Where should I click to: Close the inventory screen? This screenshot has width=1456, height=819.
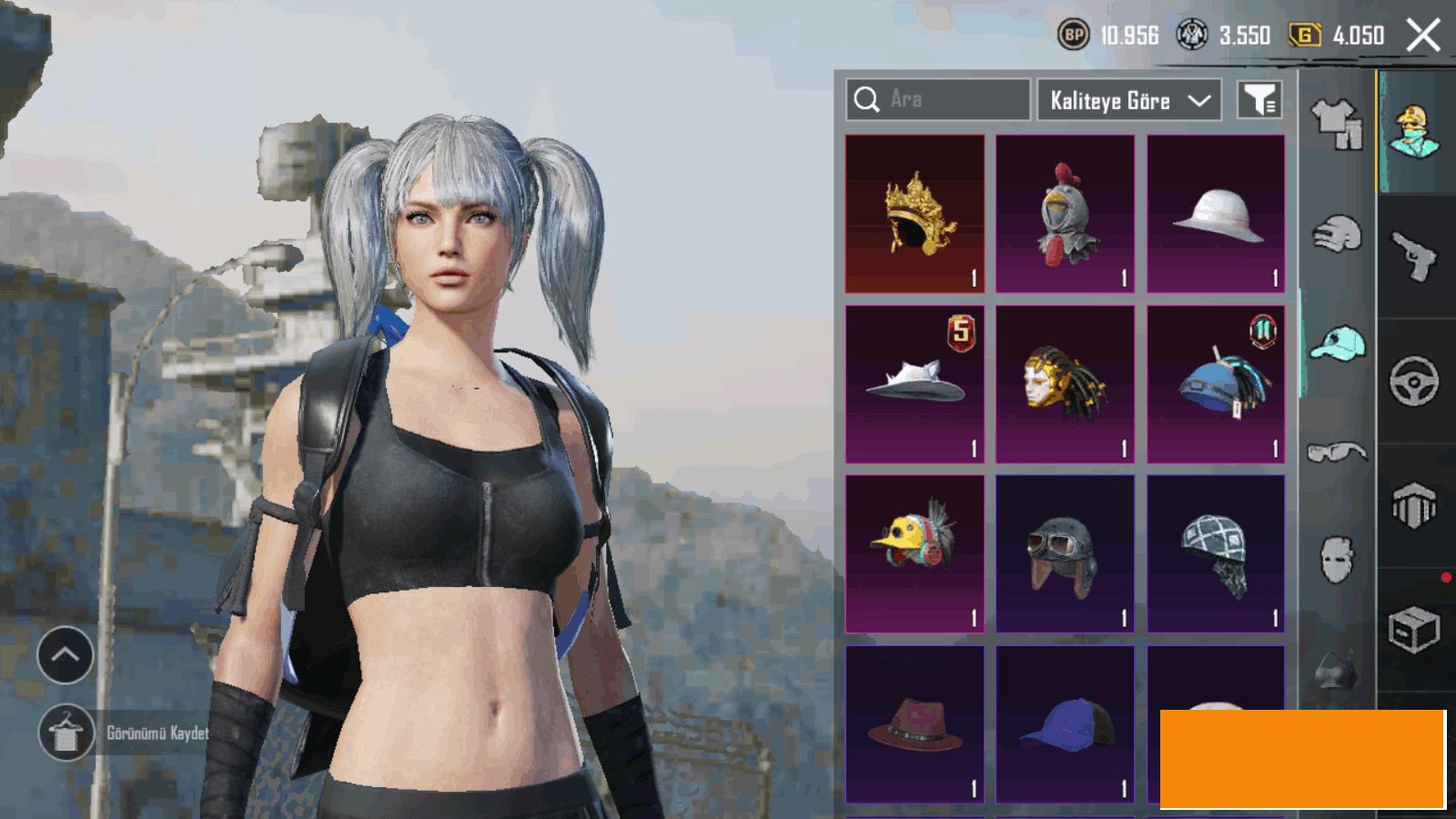click(x=1423, y=36)
